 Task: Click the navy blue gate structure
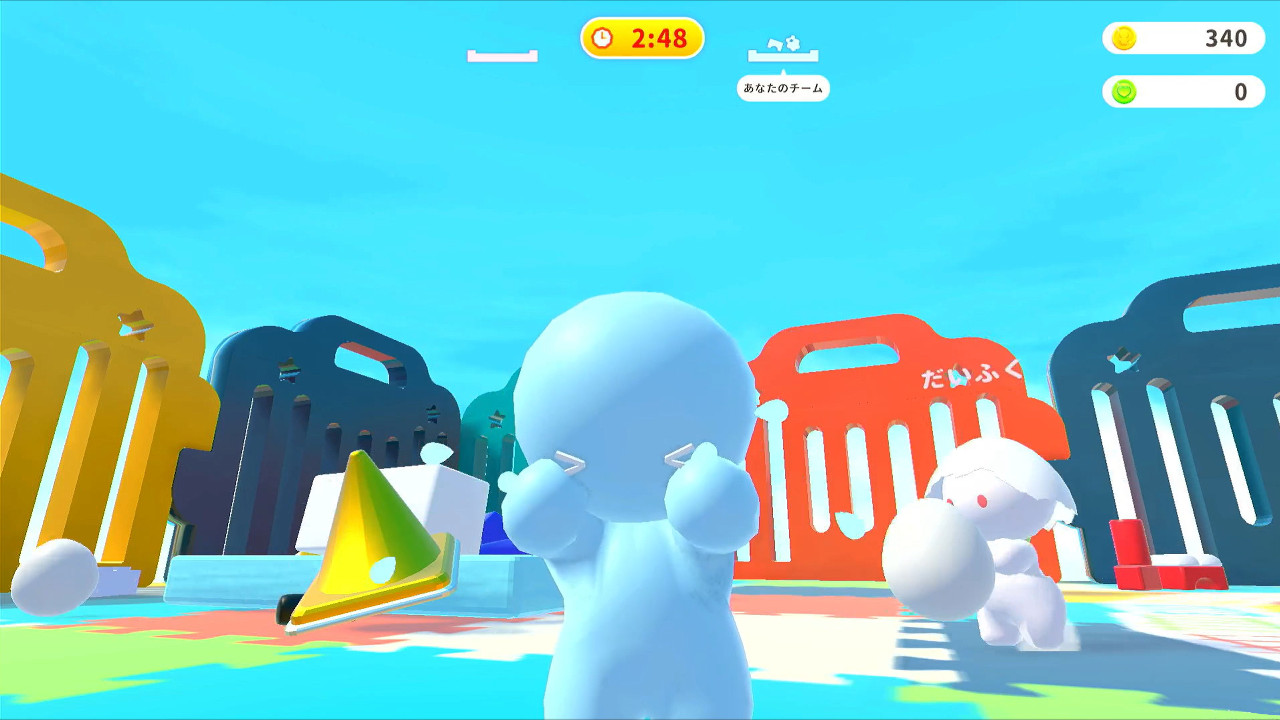(320, 400)
